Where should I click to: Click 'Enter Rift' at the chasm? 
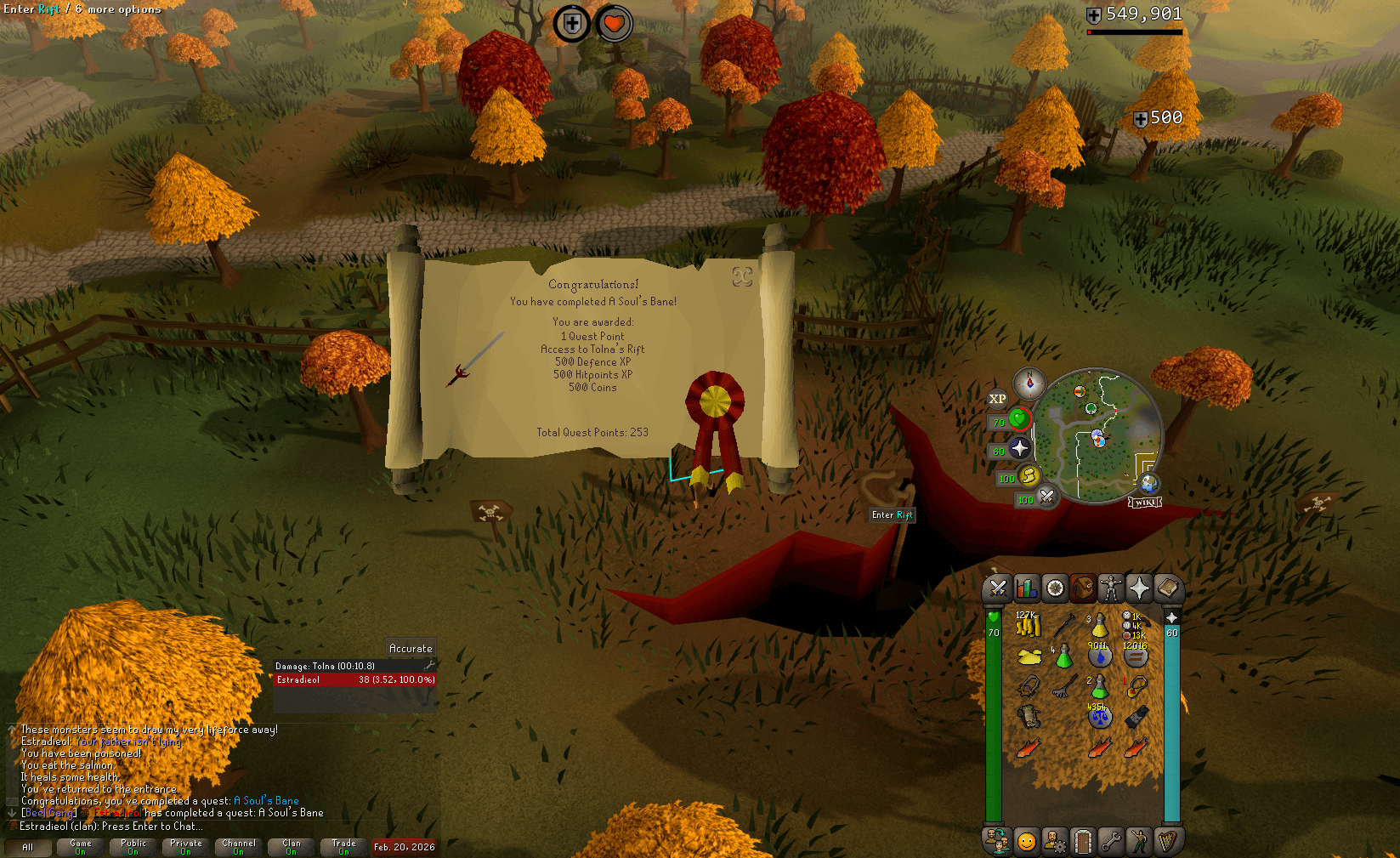pos(892,514)
